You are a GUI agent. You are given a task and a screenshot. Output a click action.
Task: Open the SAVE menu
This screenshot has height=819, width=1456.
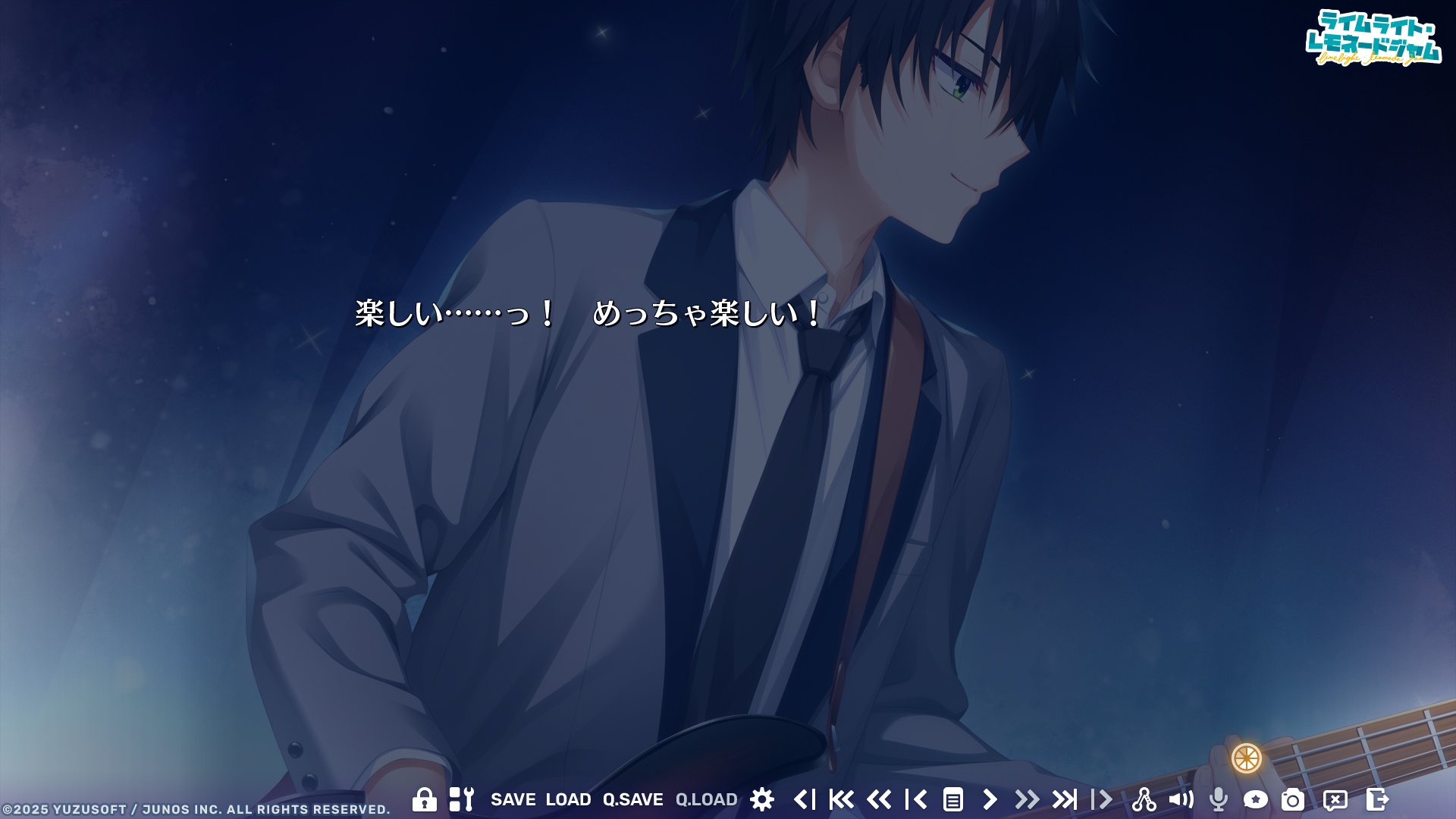pyautogui.click(x=513, y=799)
